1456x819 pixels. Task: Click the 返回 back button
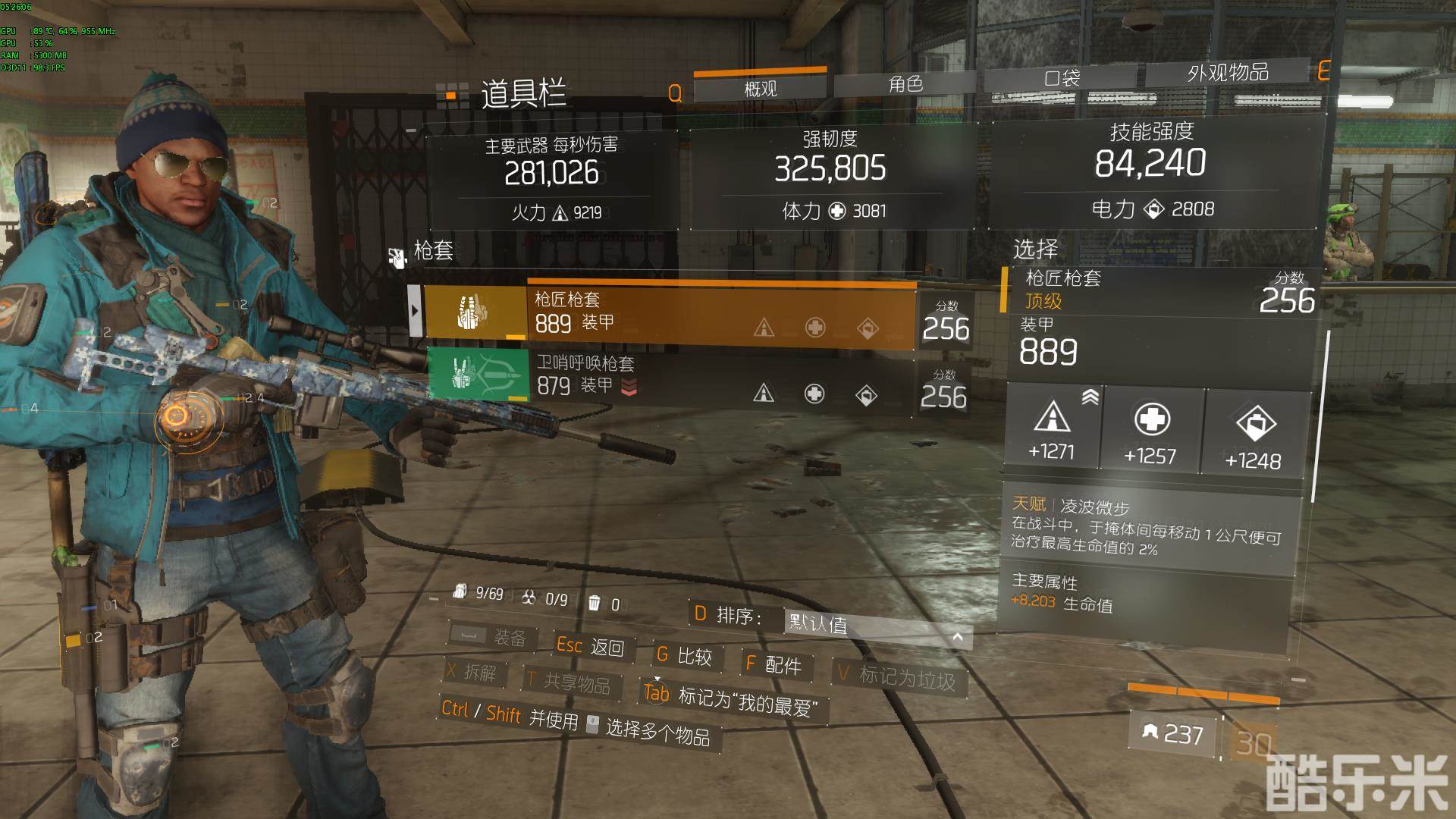coord(591,646)
